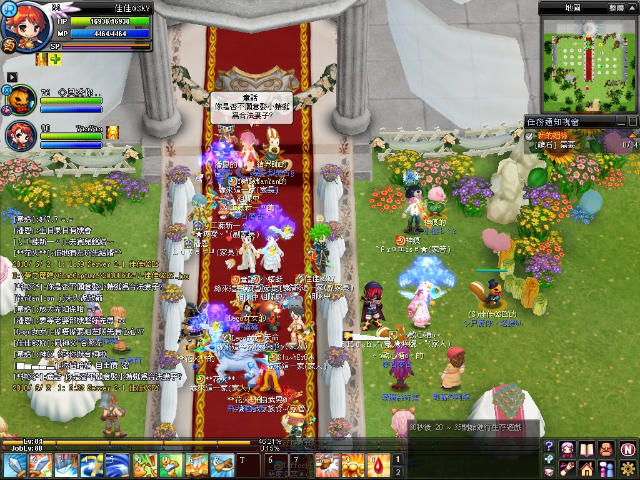Image resolution: width=640 pixels, height=480 pixels.
Task: Select the pumpkin-head party member portrait
Action: 20,100
